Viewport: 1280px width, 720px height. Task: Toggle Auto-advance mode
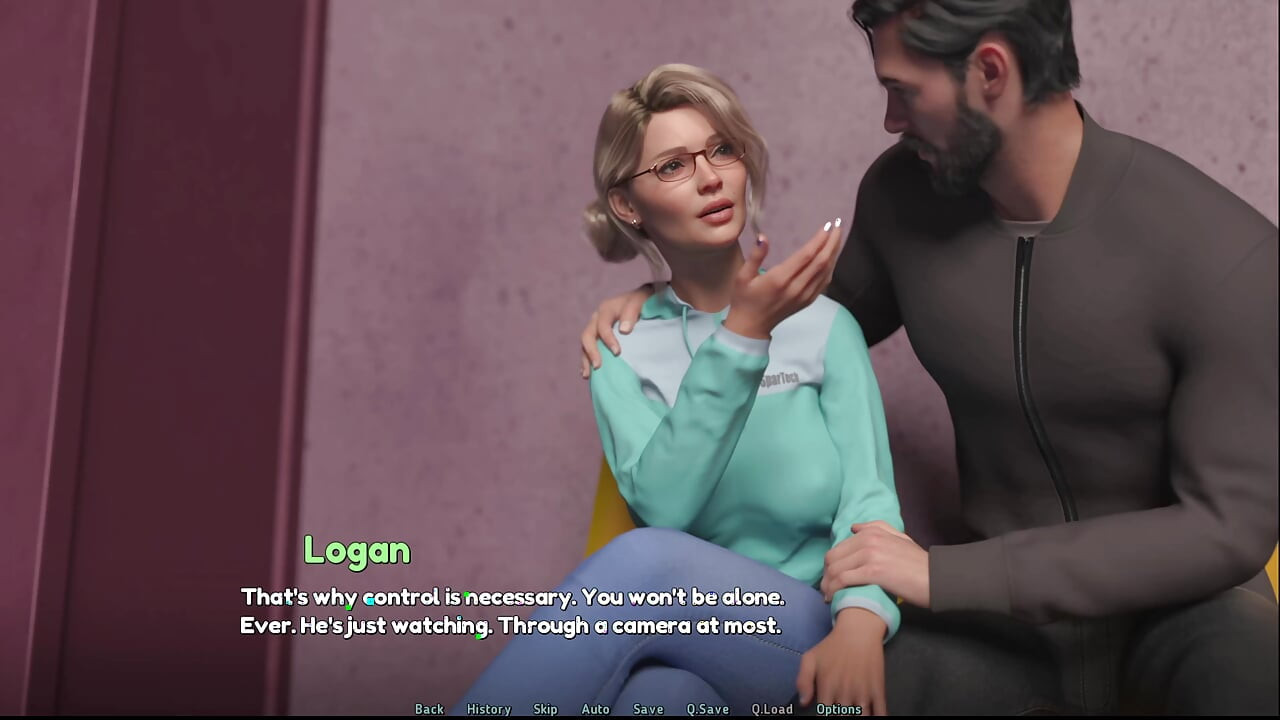pyautogui.click(x=595, y=709)
